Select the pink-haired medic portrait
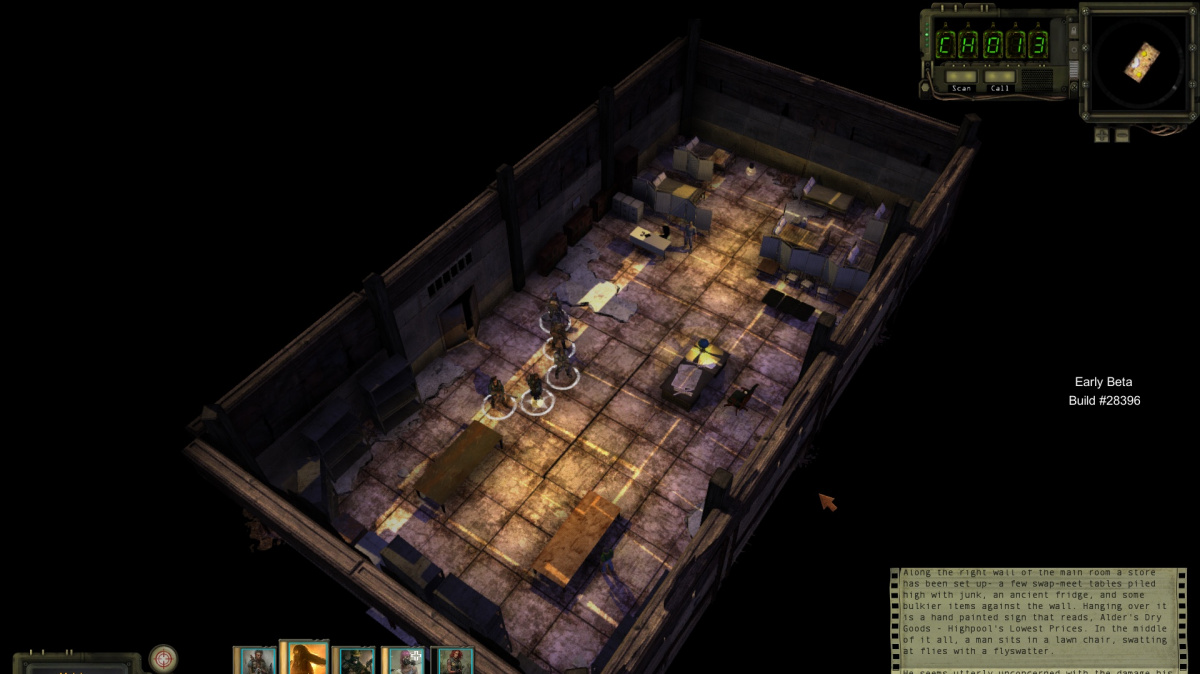Image resolution: width=1200 pixels, height=674 pixels. pos(404,661)
